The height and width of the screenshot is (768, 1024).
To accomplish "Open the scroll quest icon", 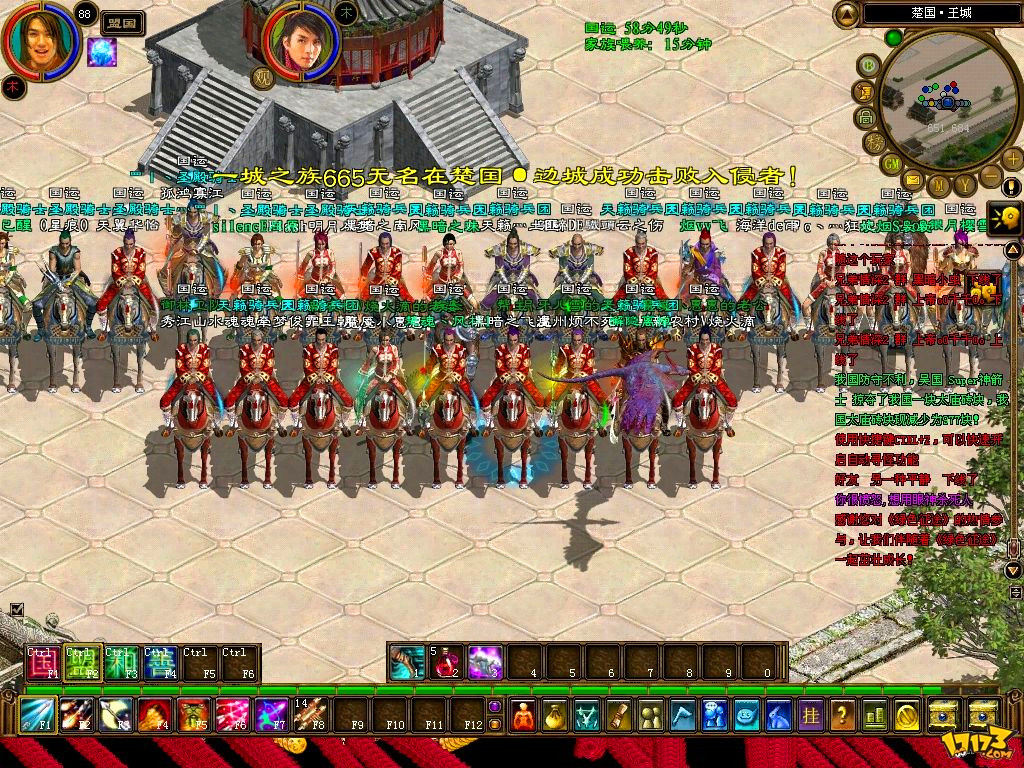I will coord(619,715).
